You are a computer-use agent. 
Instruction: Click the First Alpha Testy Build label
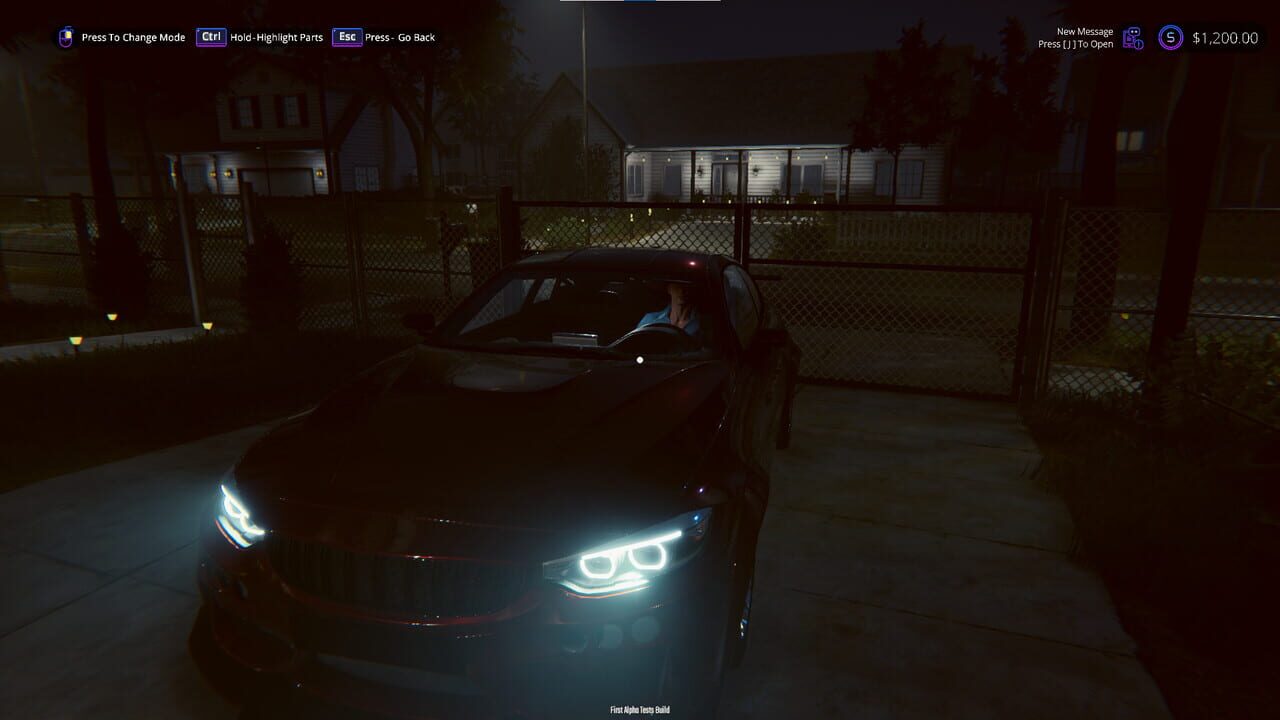point(638,707)
